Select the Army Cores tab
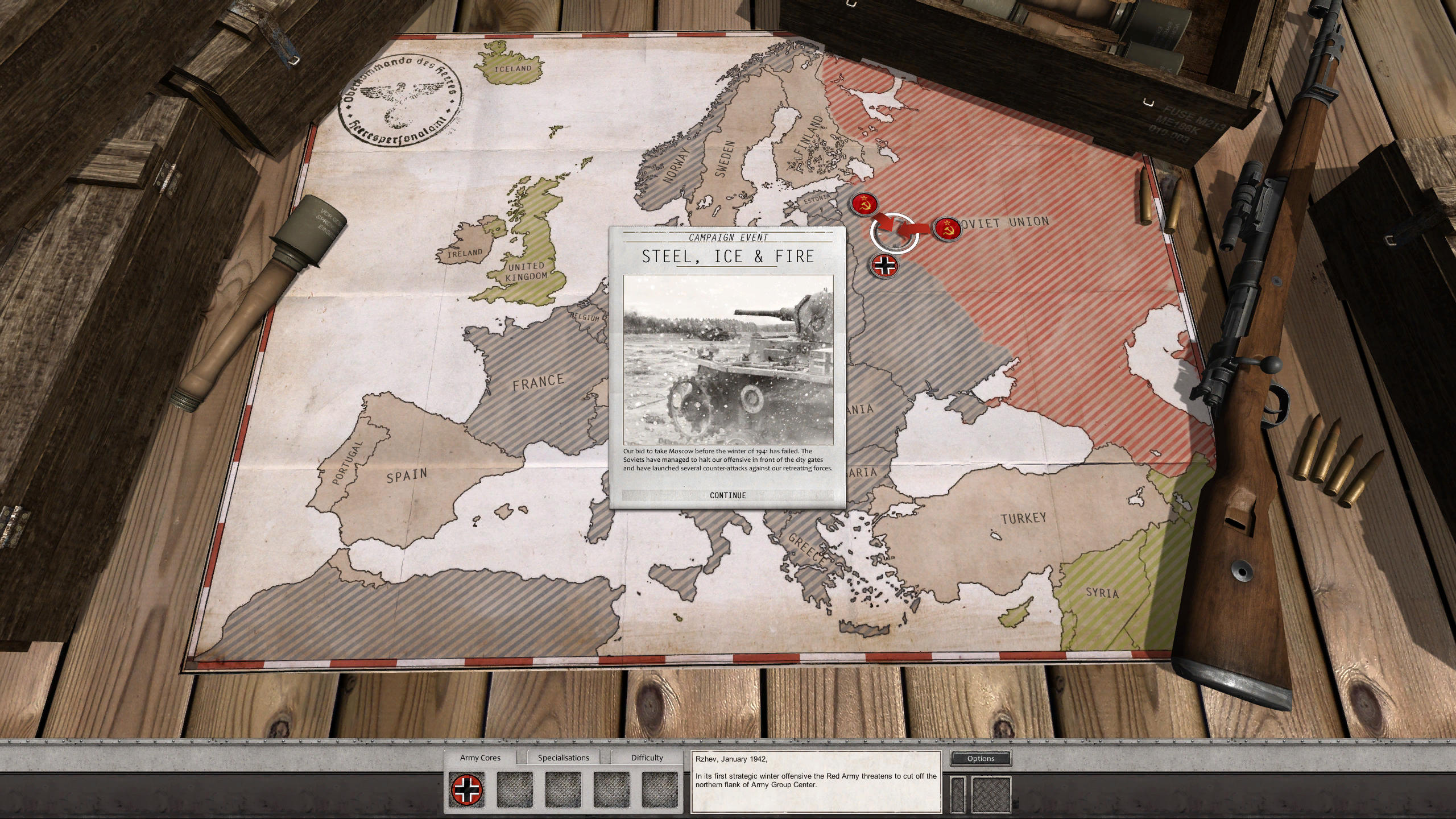The width and height of the screenshot is (1456, 819). click(x=481, y=758)
